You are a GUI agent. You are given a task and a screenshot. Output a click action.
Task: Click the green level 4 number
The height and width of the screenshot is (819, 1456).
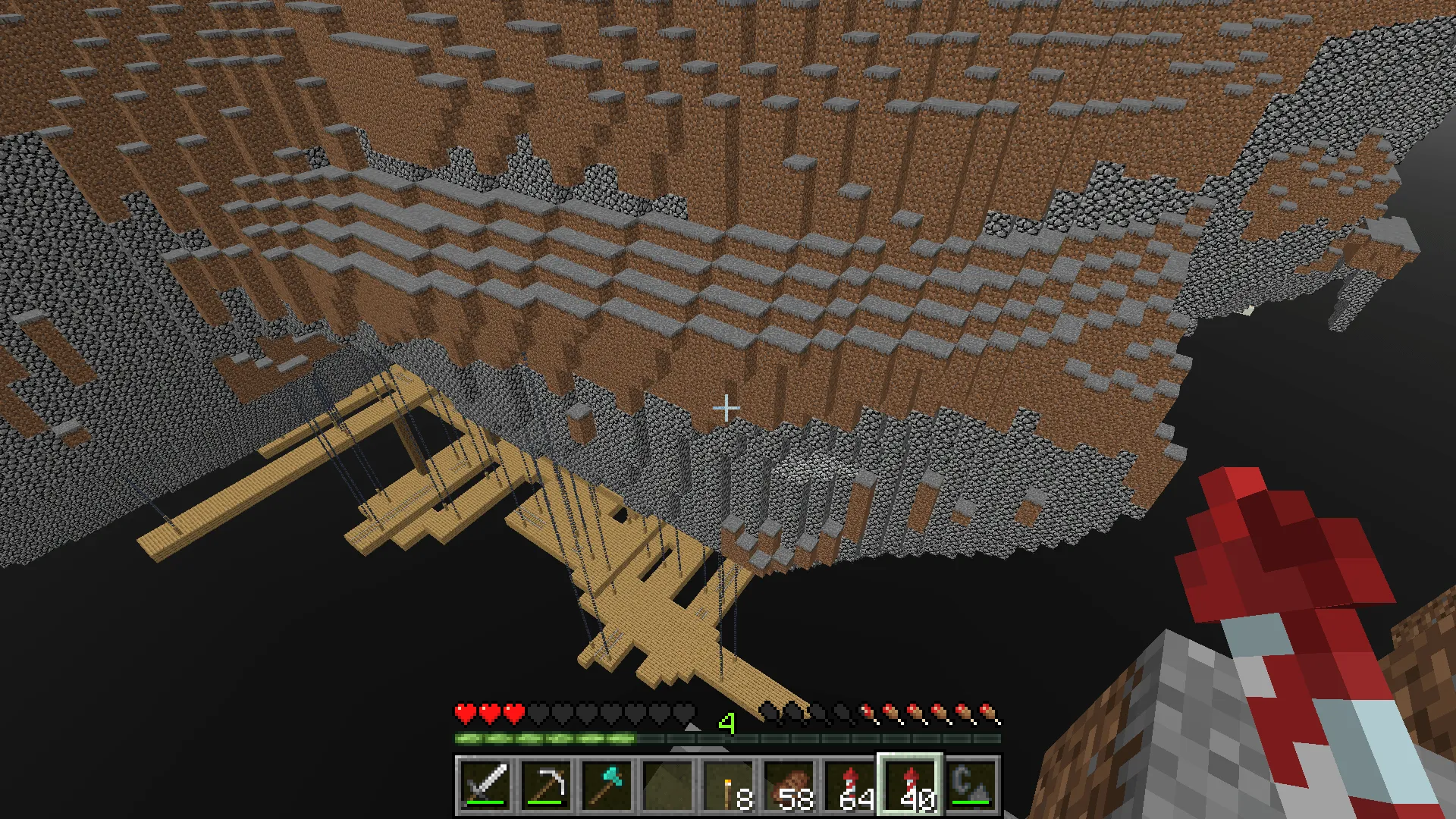coord(726,725)
